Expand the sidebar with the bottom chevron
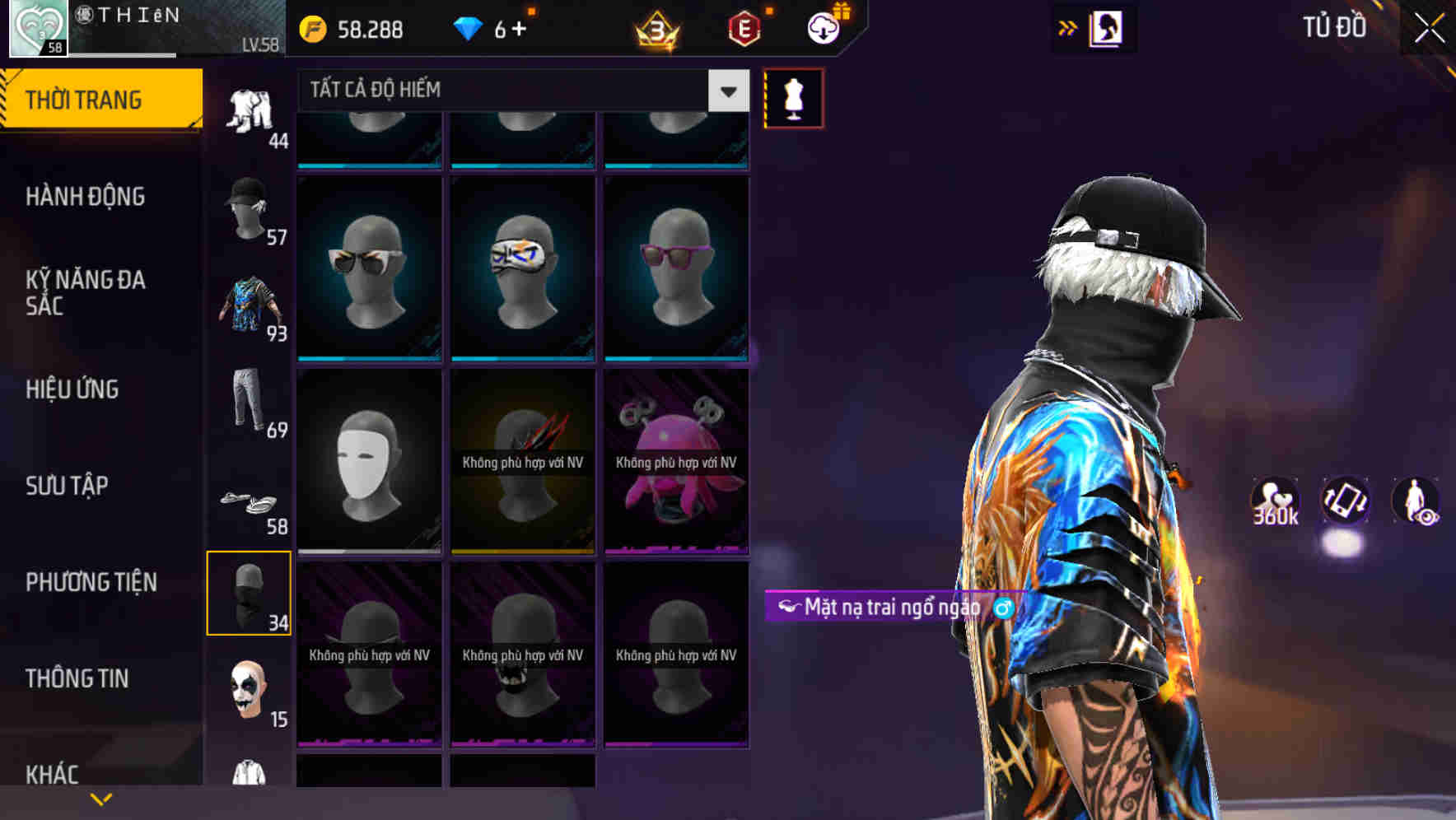Screen dimensions: 1456x820 click(x=101, y=798)
